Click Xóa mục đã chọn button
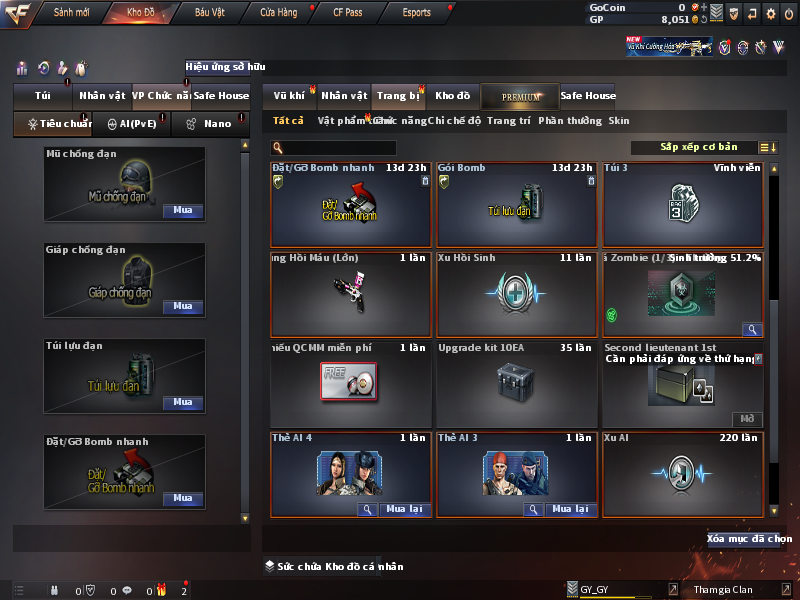 click(x=748, y=539)
